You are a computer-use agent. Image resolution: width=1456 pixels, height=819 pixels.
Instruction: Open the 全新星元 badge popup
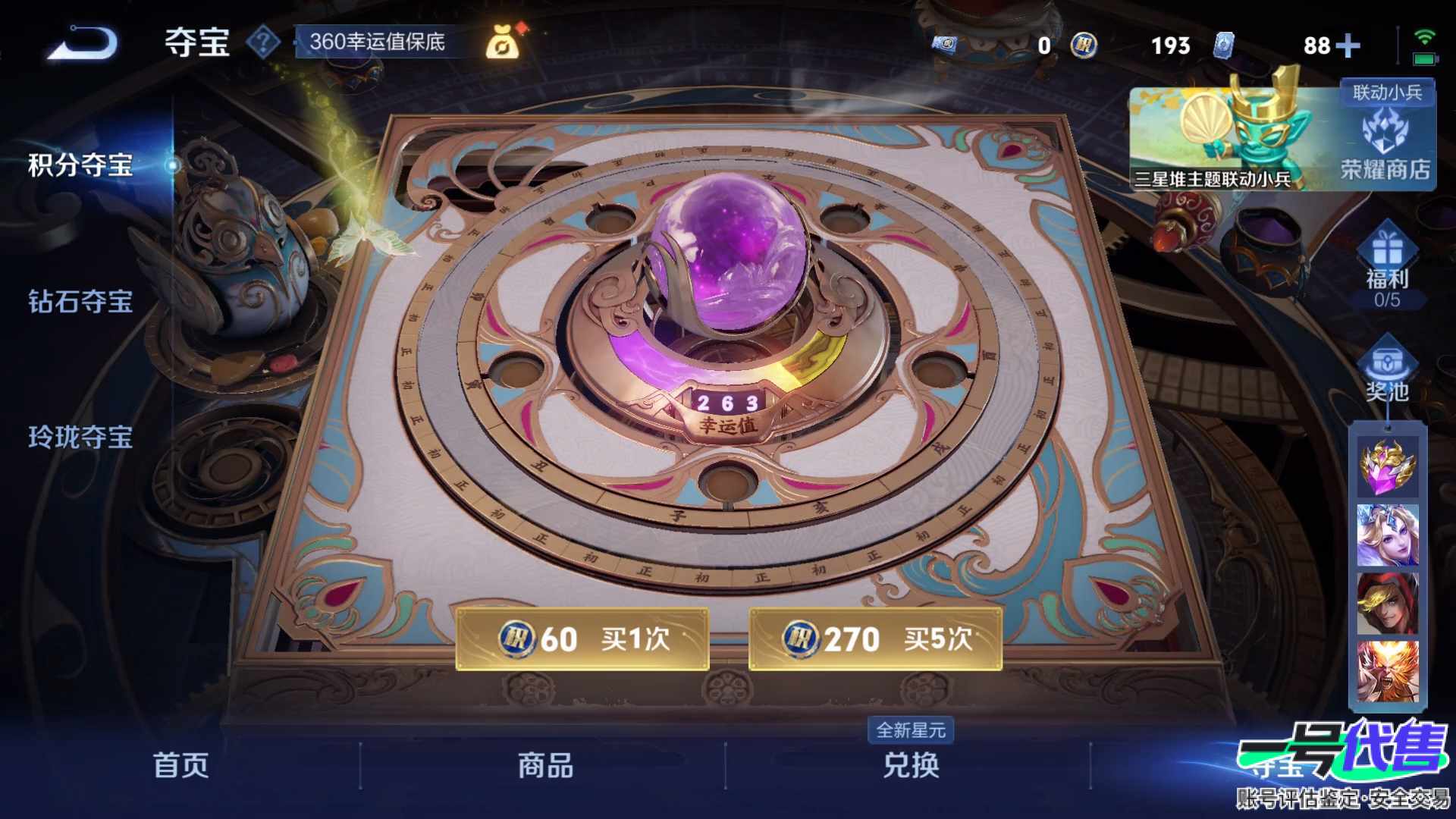click(910, 730)
